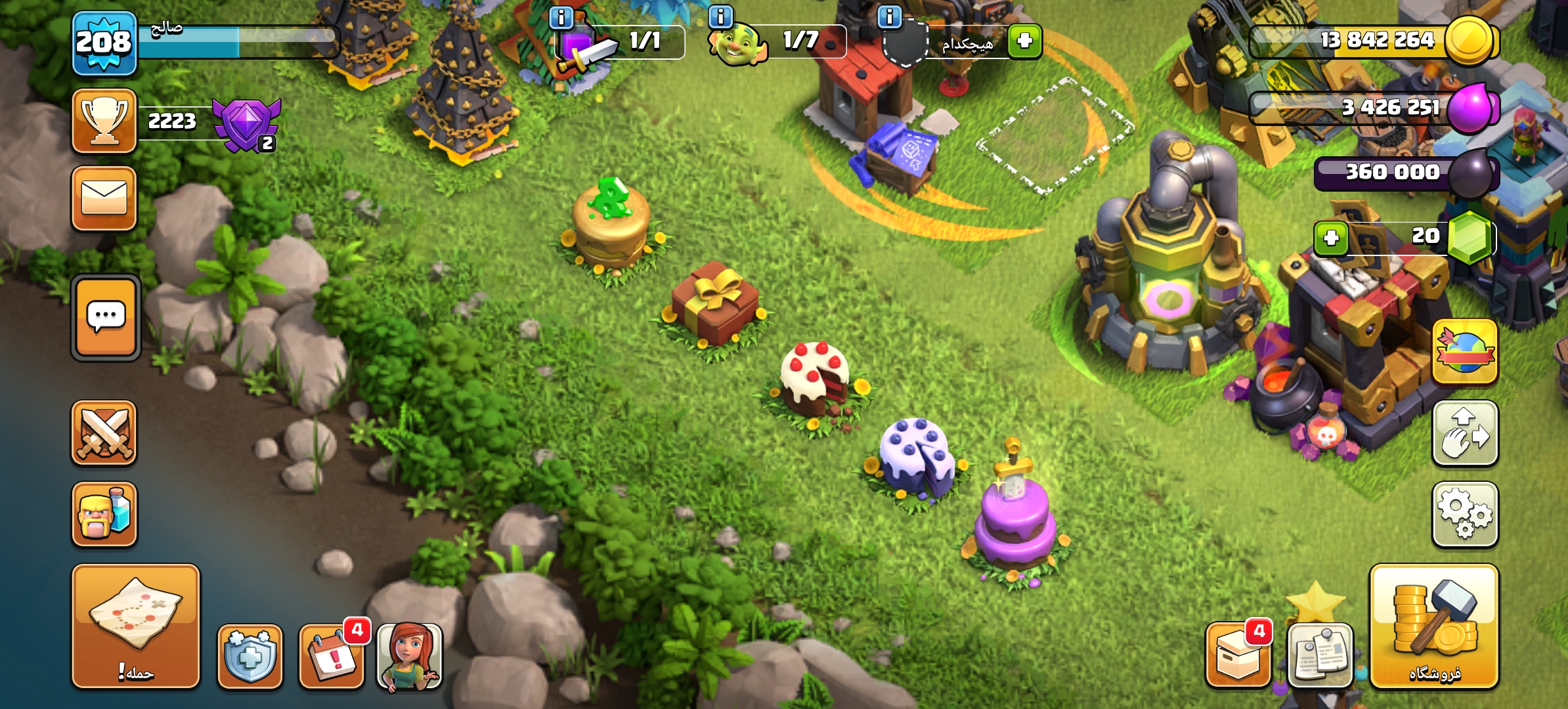The image size is (1568, 709).
Task: Open the pinned notes news button
Action: [1320, 656]
